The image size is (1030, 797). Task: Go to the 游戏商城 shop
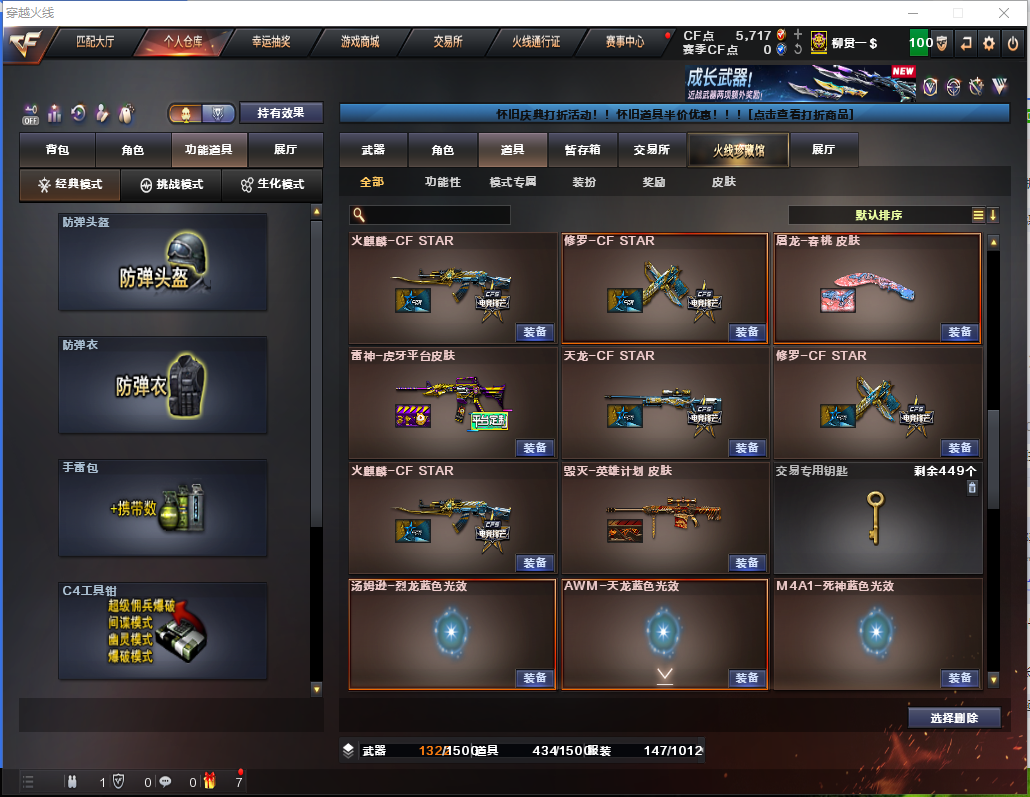point(359,42)
